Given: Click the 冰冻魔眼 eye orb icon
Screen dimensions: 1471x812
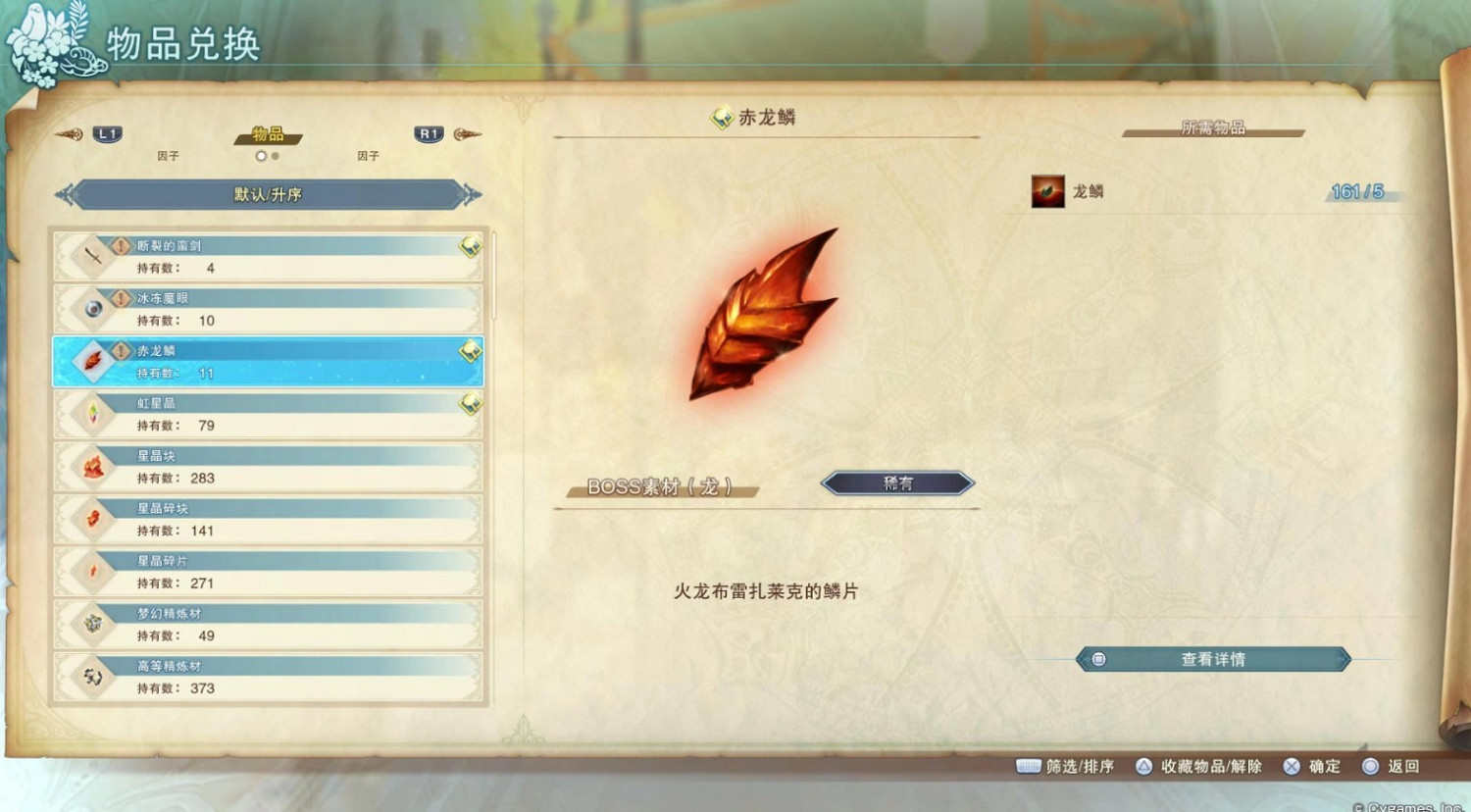Looking at the screenshot, I should tap(93, 307).
